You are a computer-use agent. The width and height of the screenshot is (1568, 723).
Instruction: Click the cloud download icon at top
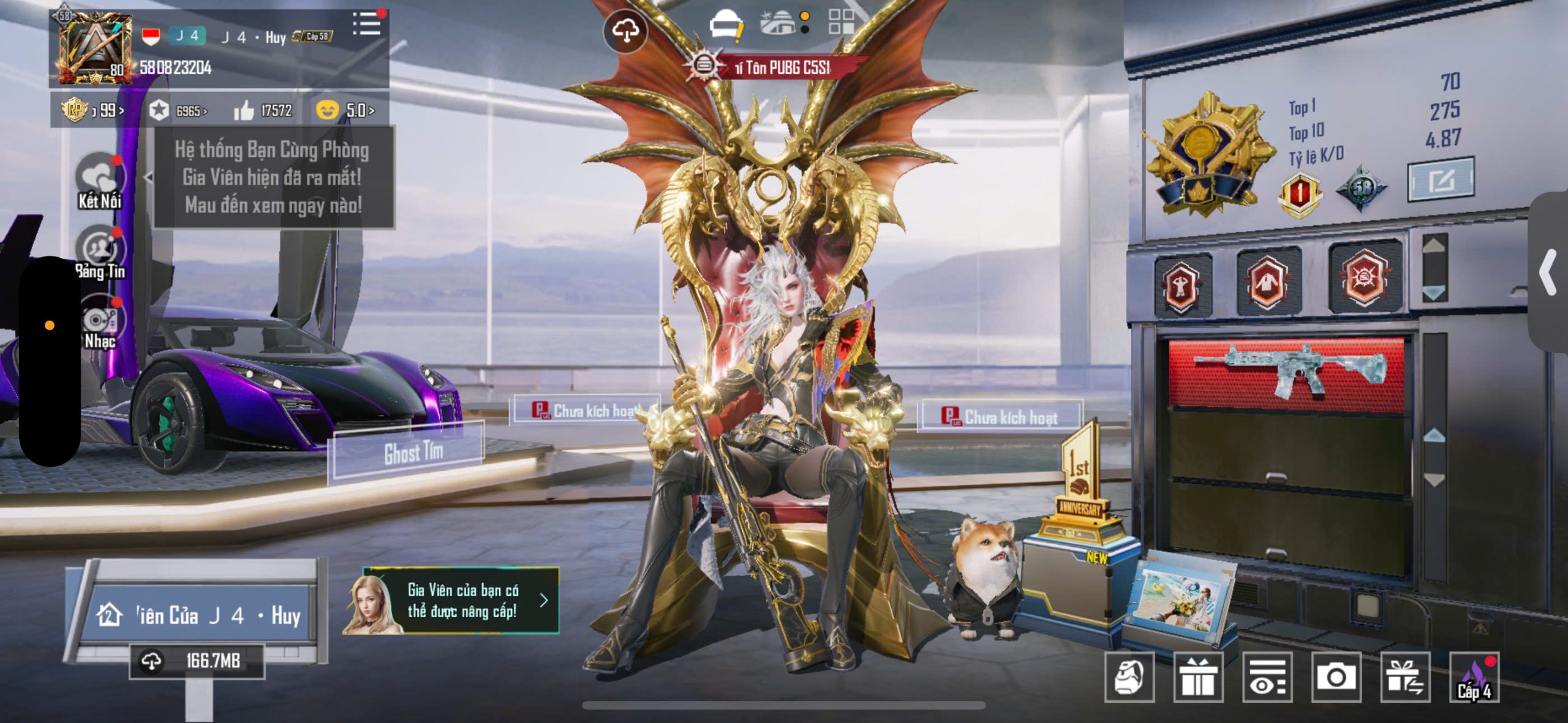pyautogui.click(x=625, y=31)
